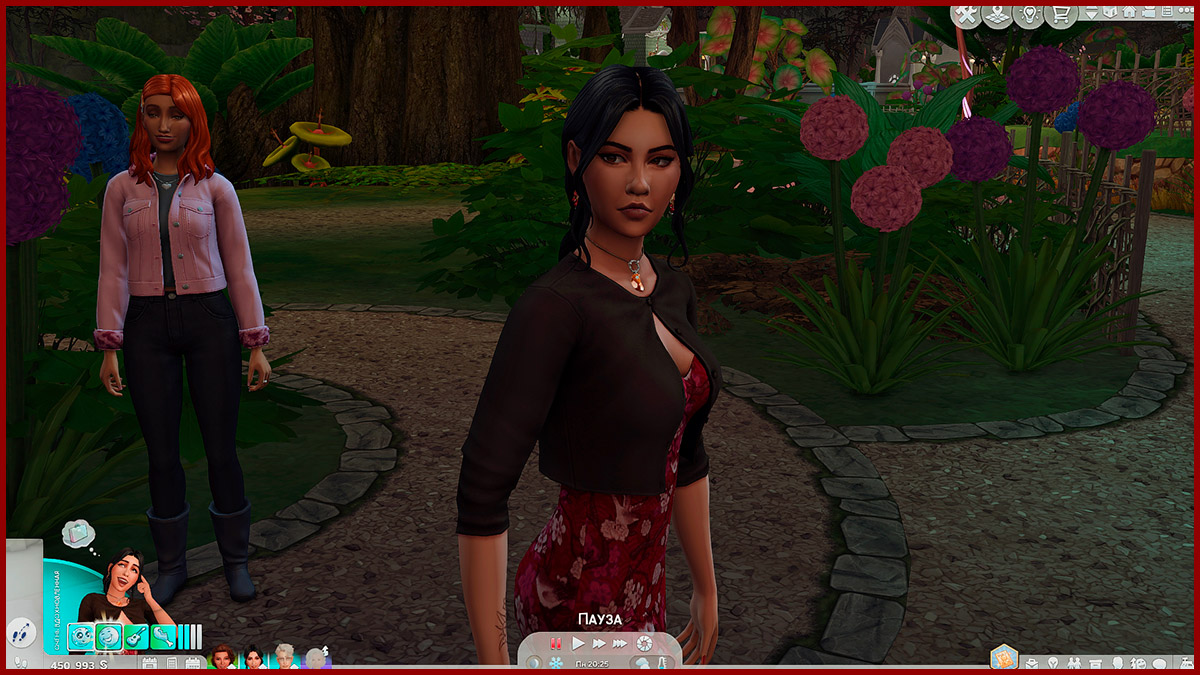
Task: Click the red pause button
Action: point(556,643)
